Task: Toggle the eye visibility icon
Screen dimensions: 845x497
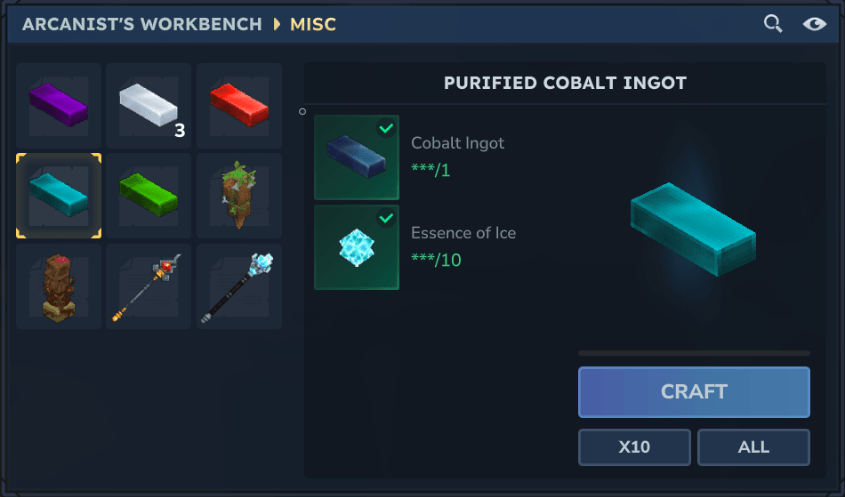Action: click(x=814, y=24)
